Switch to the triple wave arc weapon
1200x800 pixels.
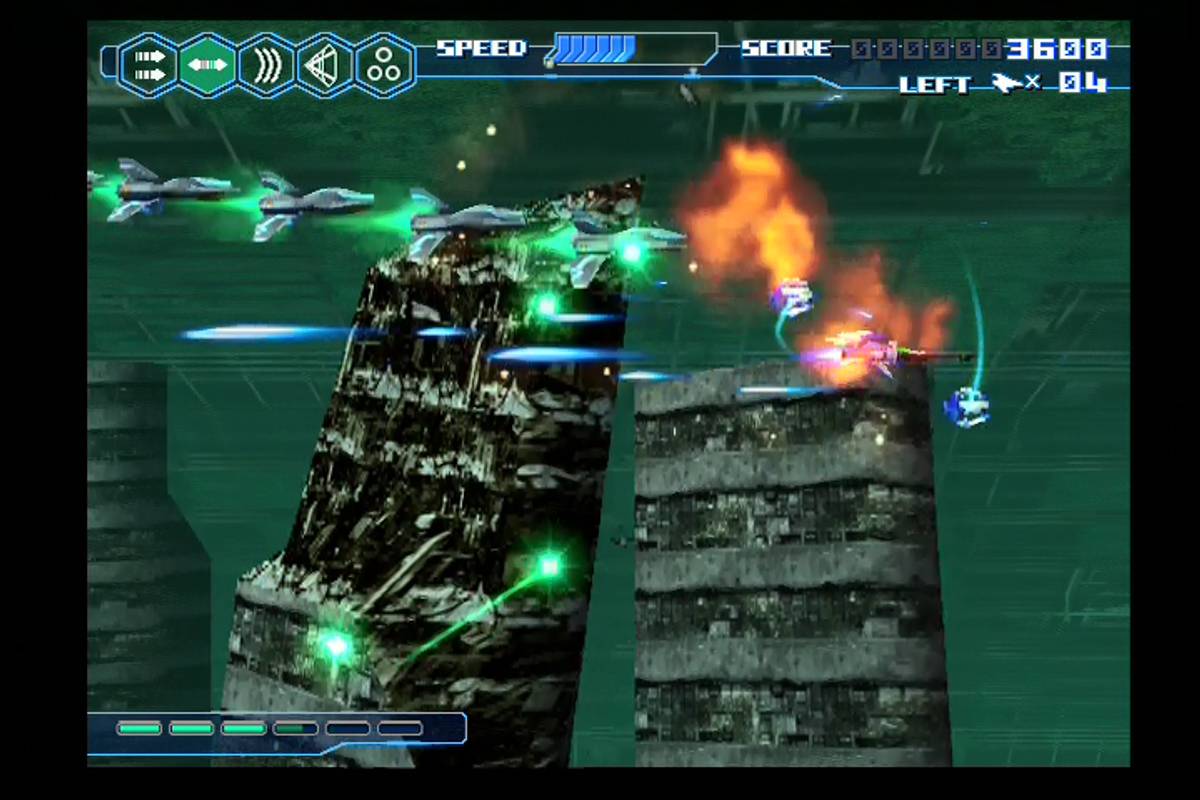pyautogui.click(x=267, y=66)
